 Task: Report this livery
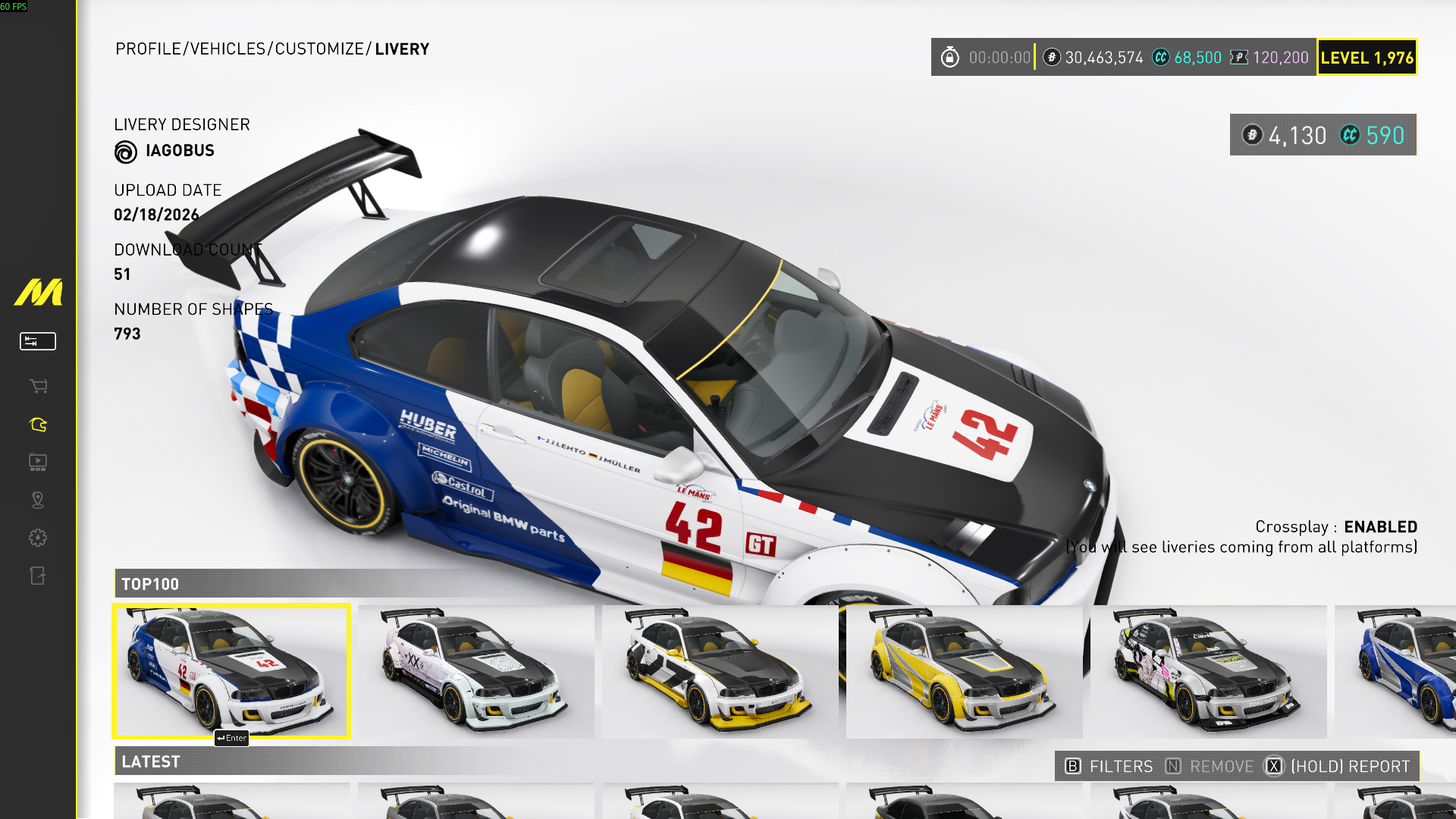click(1338, 767)
